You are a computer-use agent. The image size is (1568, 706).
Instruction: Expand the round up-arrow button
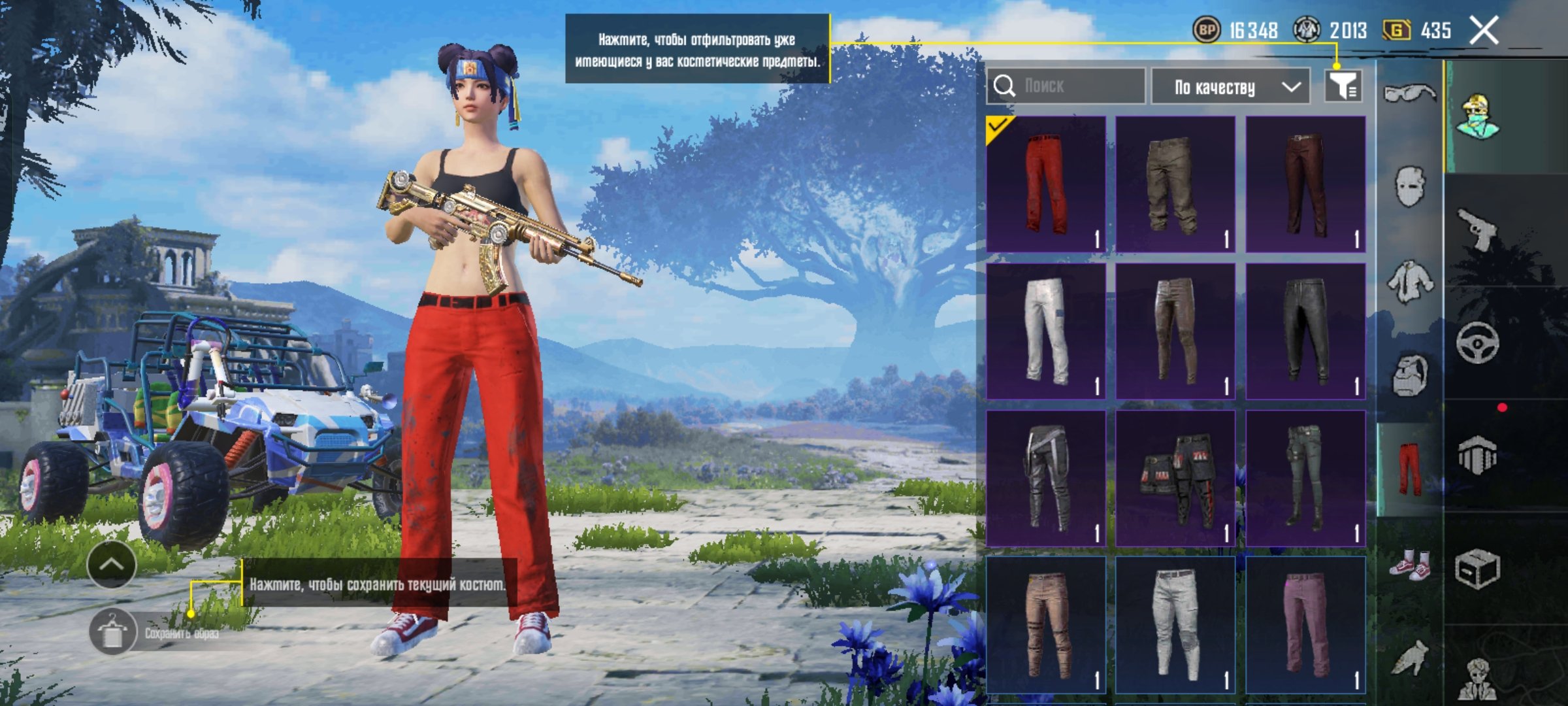(111, 564)
